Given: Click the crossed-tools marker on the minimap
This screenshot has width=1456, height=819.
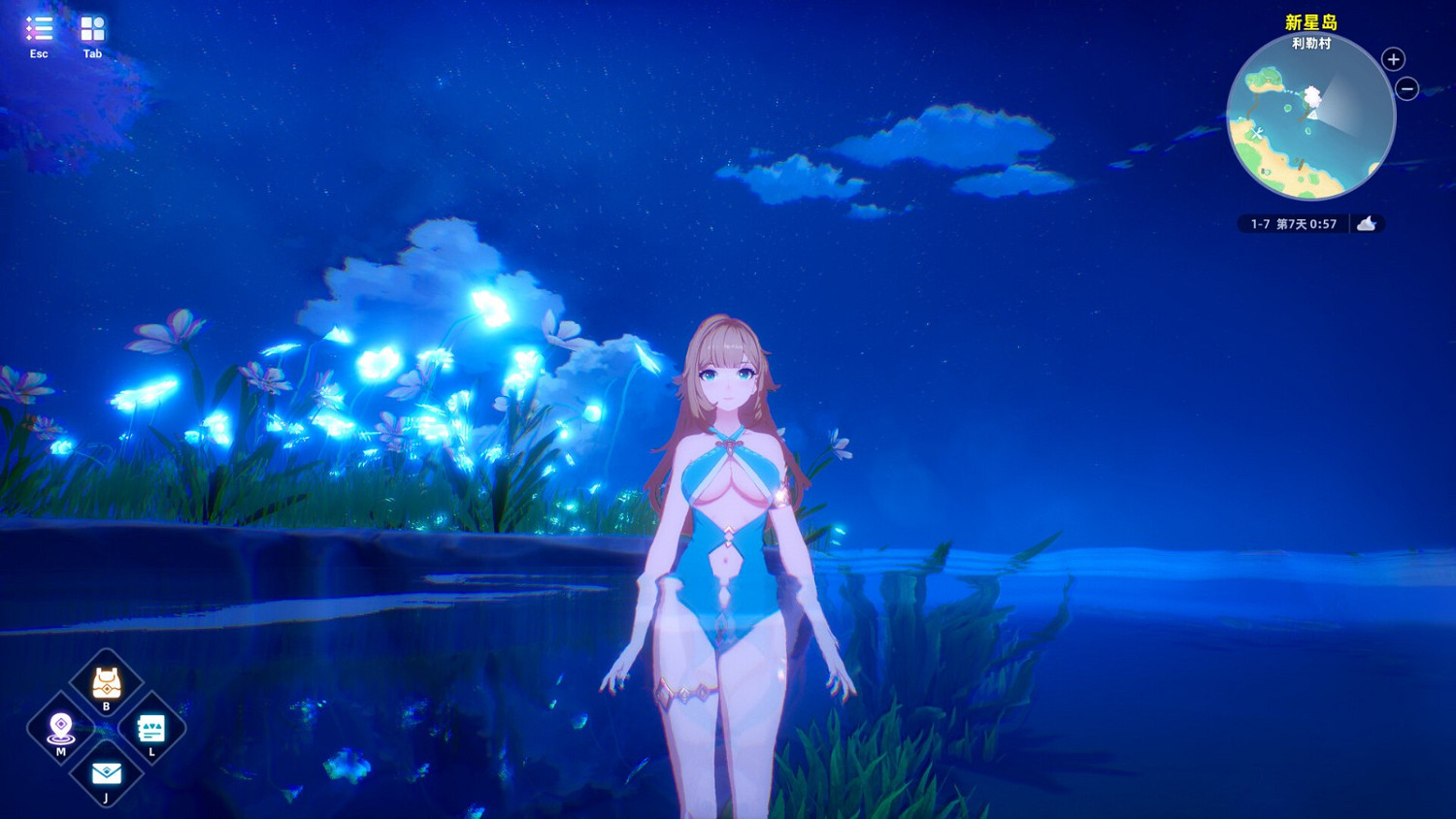Looking at the screenshot, I should point(1256,132).
